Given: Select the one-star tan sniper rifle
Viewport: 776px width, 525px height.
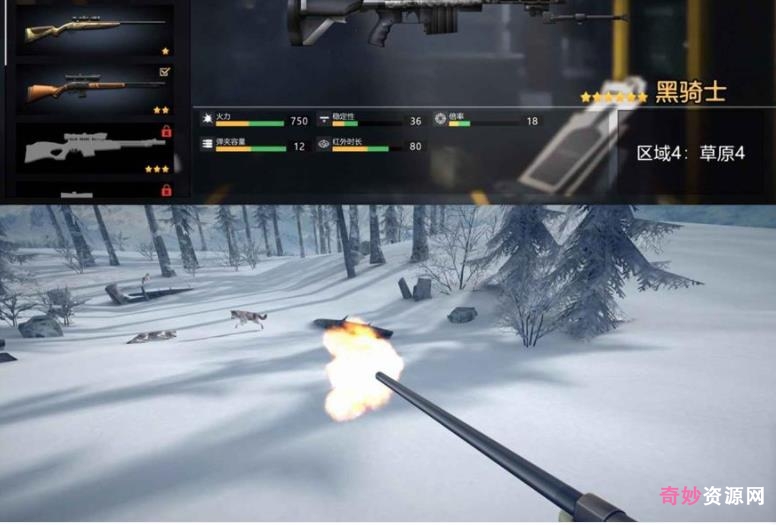Looking at the screenshot, I should (93, 30).
